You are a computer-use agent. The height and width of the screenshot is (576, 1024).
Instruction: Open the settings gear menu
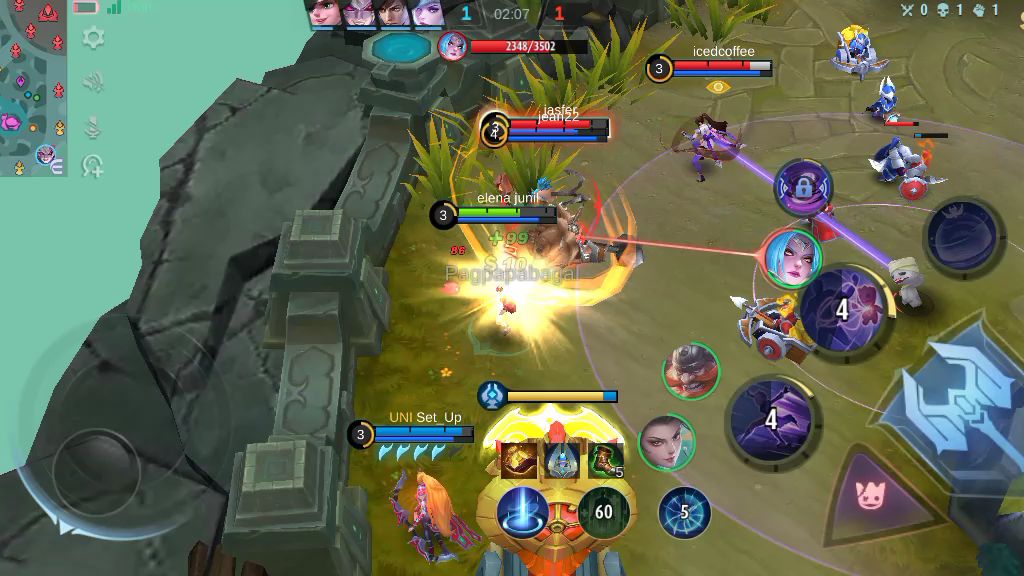(93, 39)
